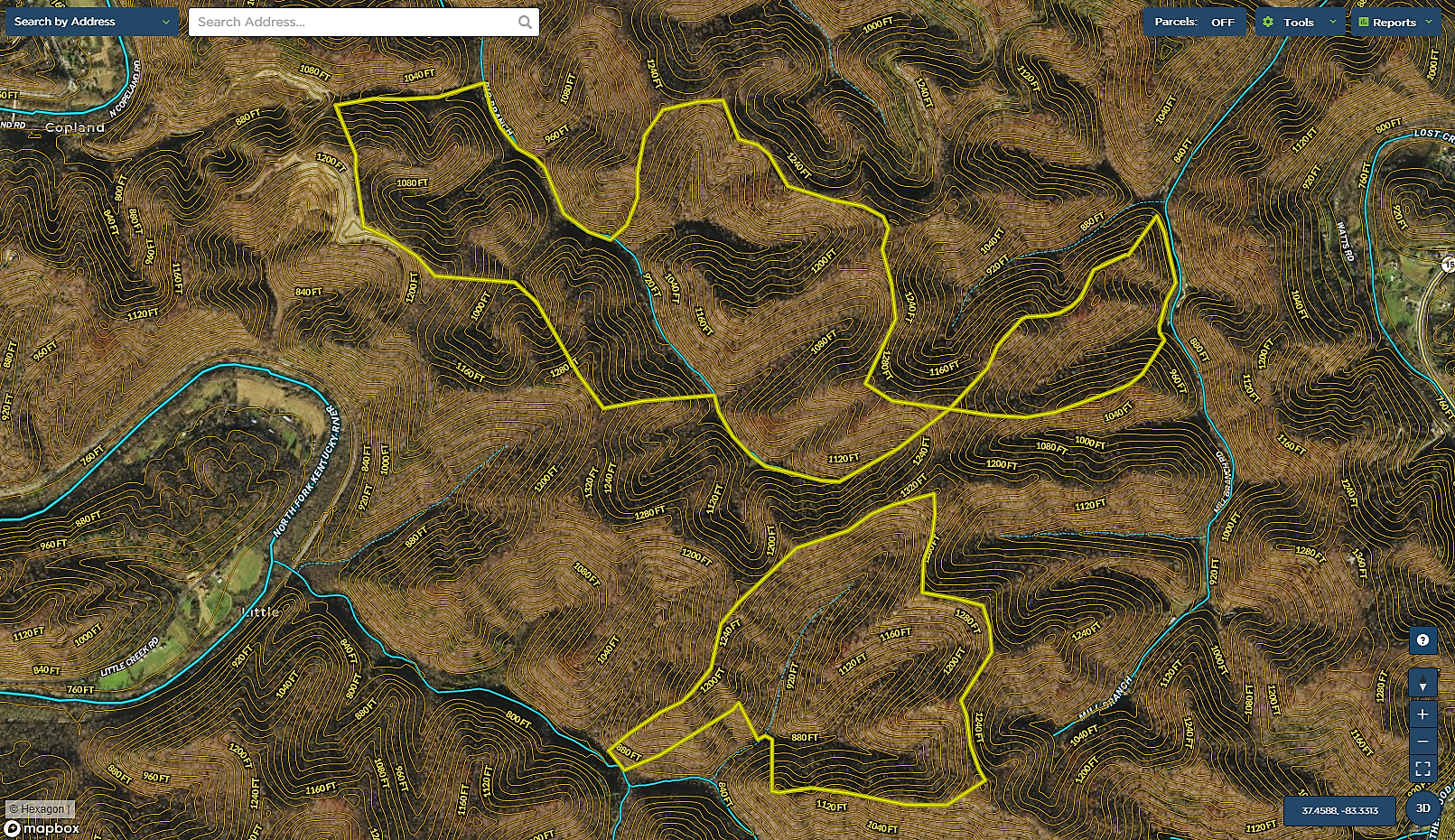1455x840 pixels.
Task: Click the magnifying glass search icon
Action: point(525,22)
